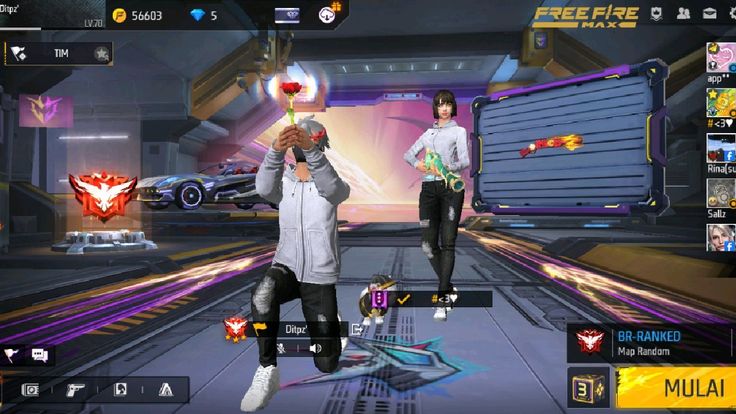Open the guild shield icon
Viewport: 736px width, 414px height.
point(657,14)
